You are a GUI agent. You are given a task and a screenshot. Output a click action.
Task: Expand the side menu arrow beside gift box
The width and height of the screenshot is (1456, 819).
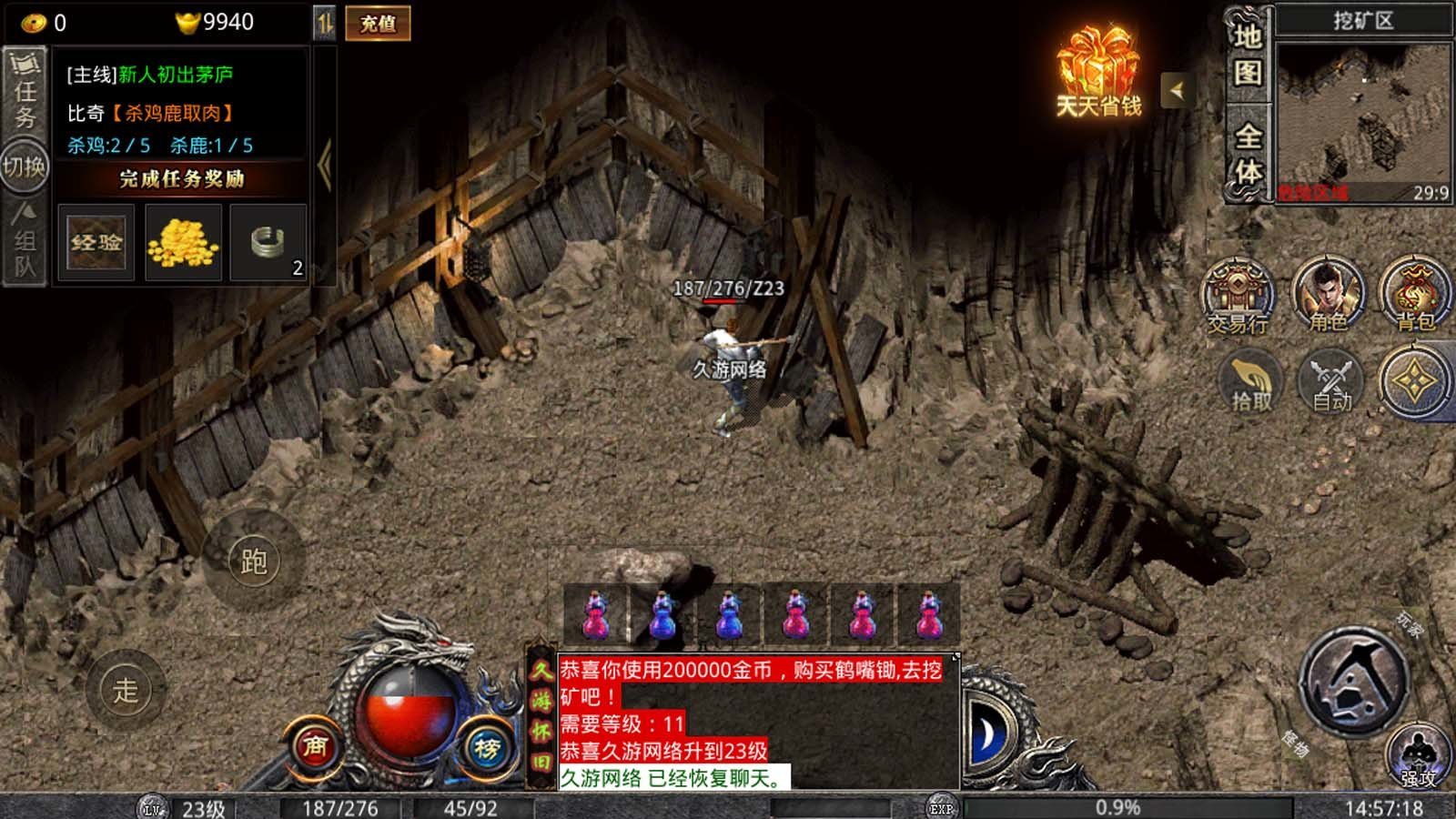coord(1178,90)
